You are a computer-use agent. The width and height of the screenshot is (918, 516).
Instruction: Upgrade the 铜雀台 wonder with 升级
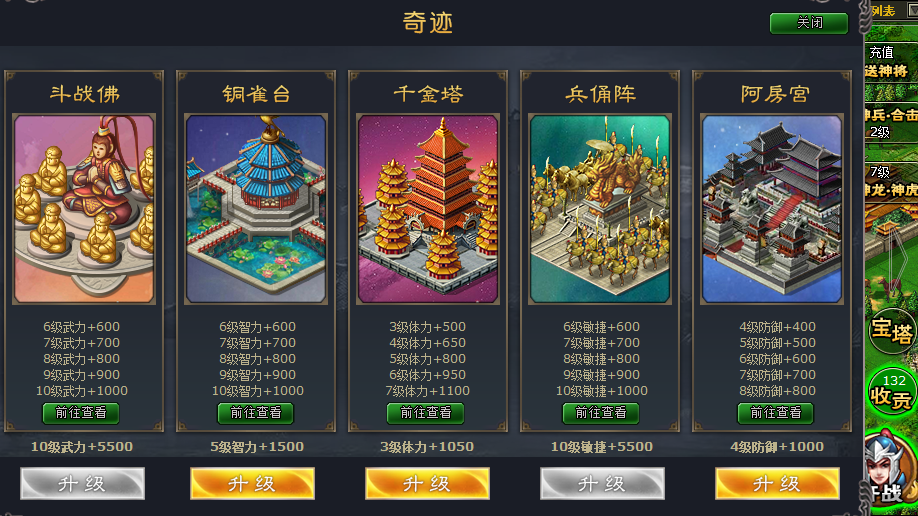tap(252, 483)
